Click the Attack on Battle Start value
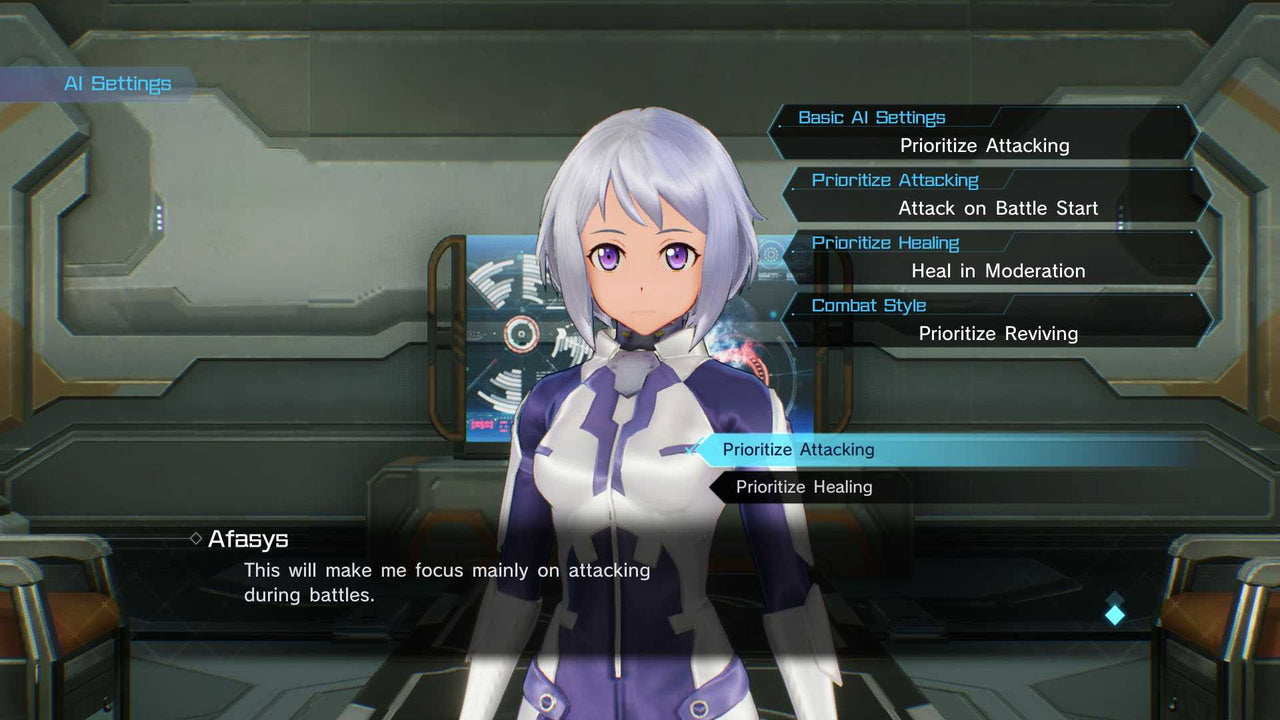Viewport: 1280px width, 720px height. click(x=997, y=208)
